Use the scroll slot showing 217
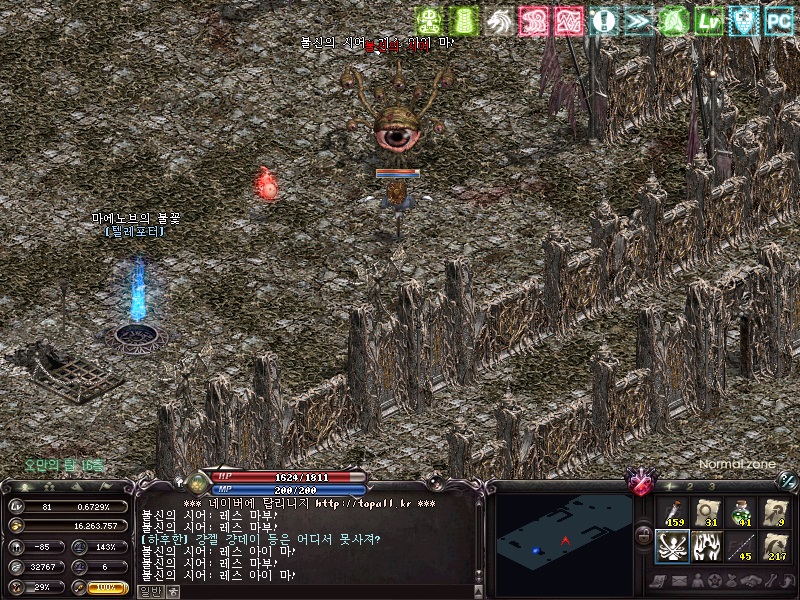The width and height of the screenshot is (800, 600). tap(776, 546)
